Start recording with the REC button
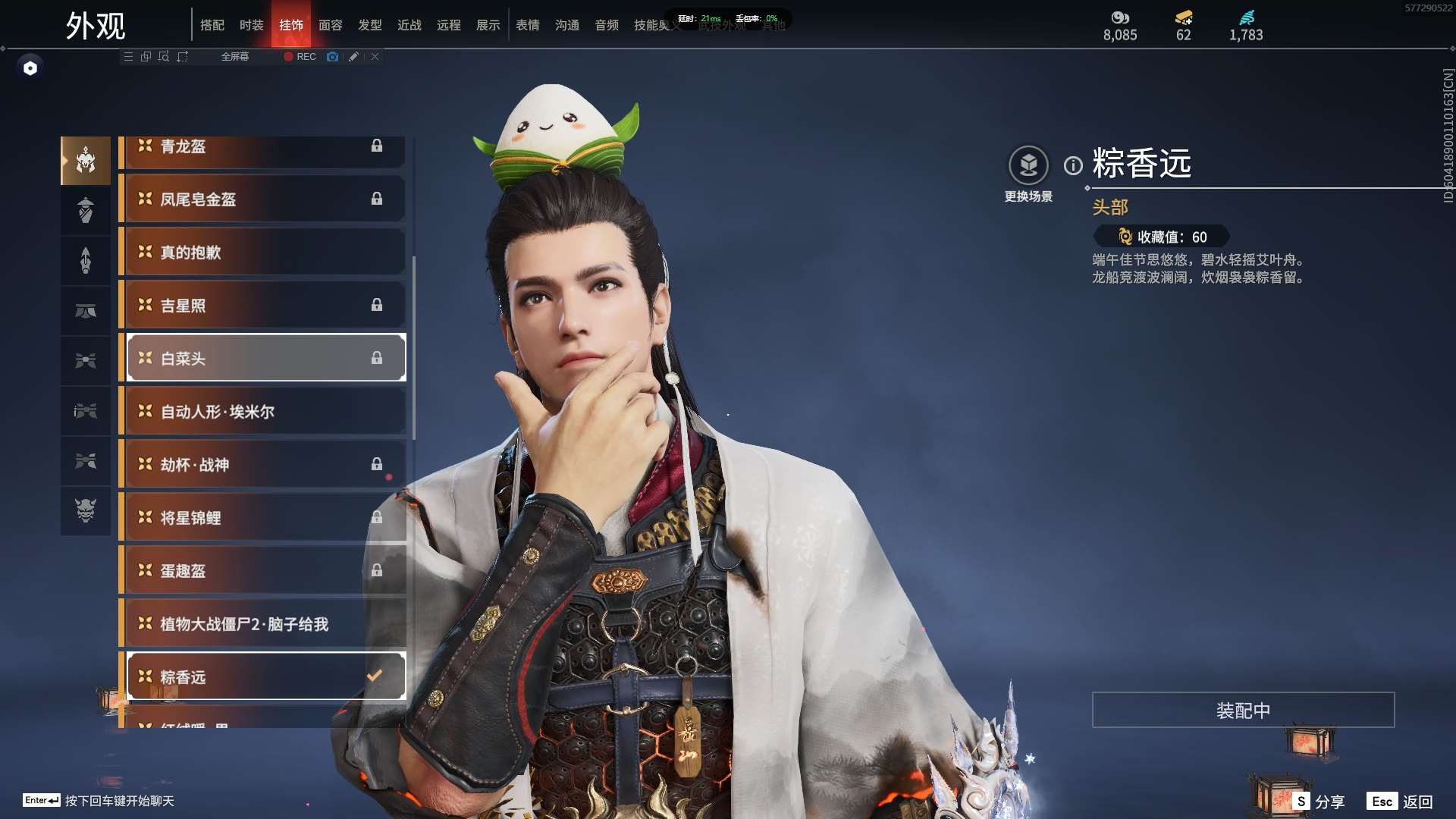 pos(300,57)
